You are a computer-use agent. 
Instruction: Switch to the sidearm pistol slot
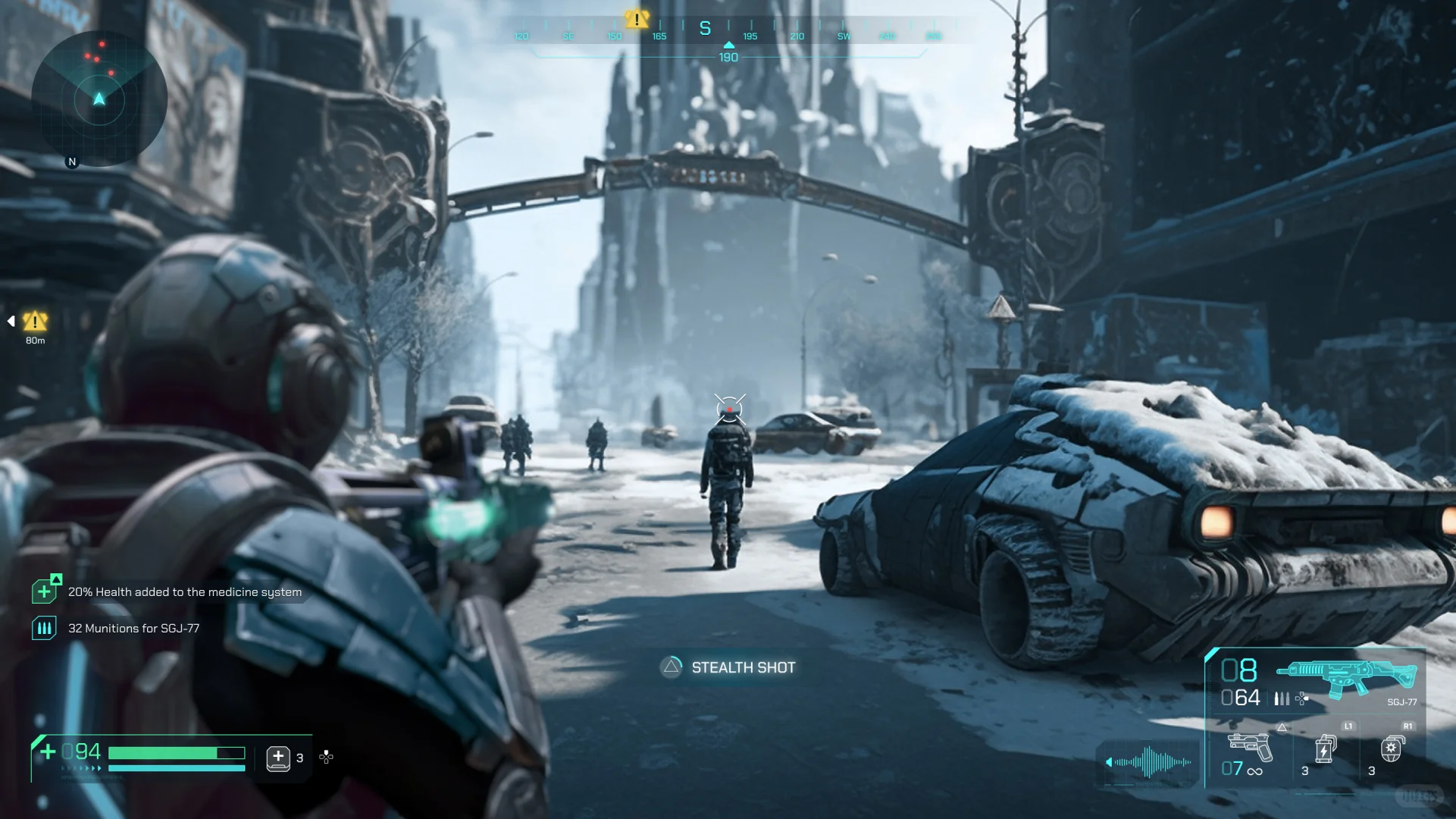tap(1250, 747)
